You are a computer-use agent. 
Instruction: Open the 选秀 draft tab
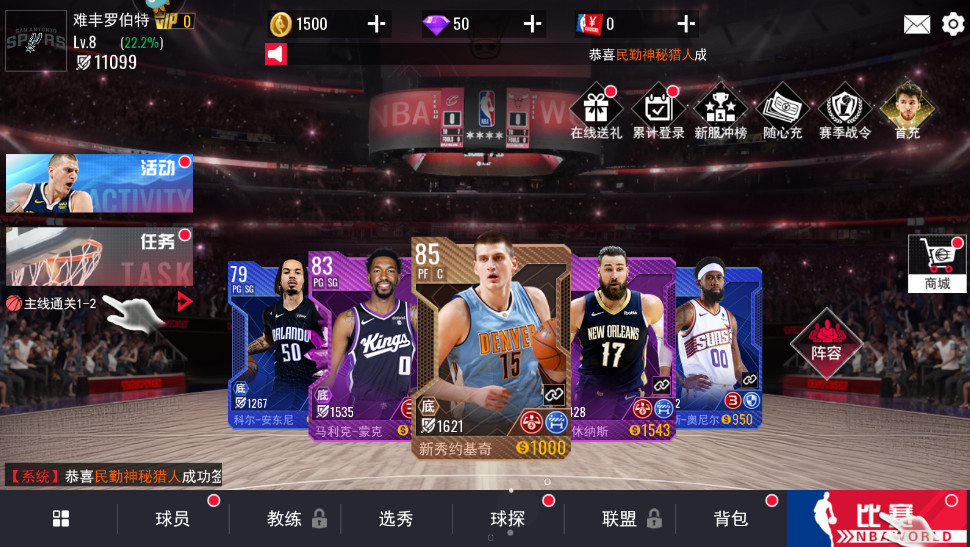396,518
